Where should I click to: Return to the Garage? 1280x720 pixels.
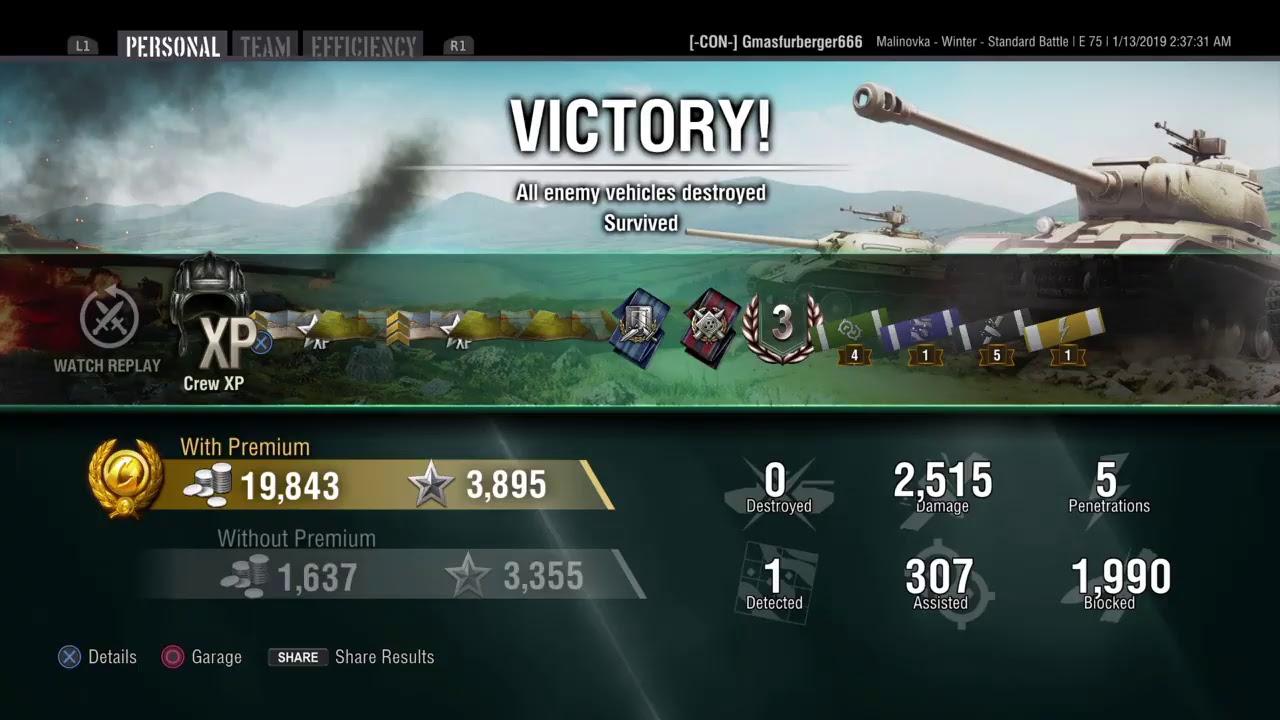[x=203, y=657]
